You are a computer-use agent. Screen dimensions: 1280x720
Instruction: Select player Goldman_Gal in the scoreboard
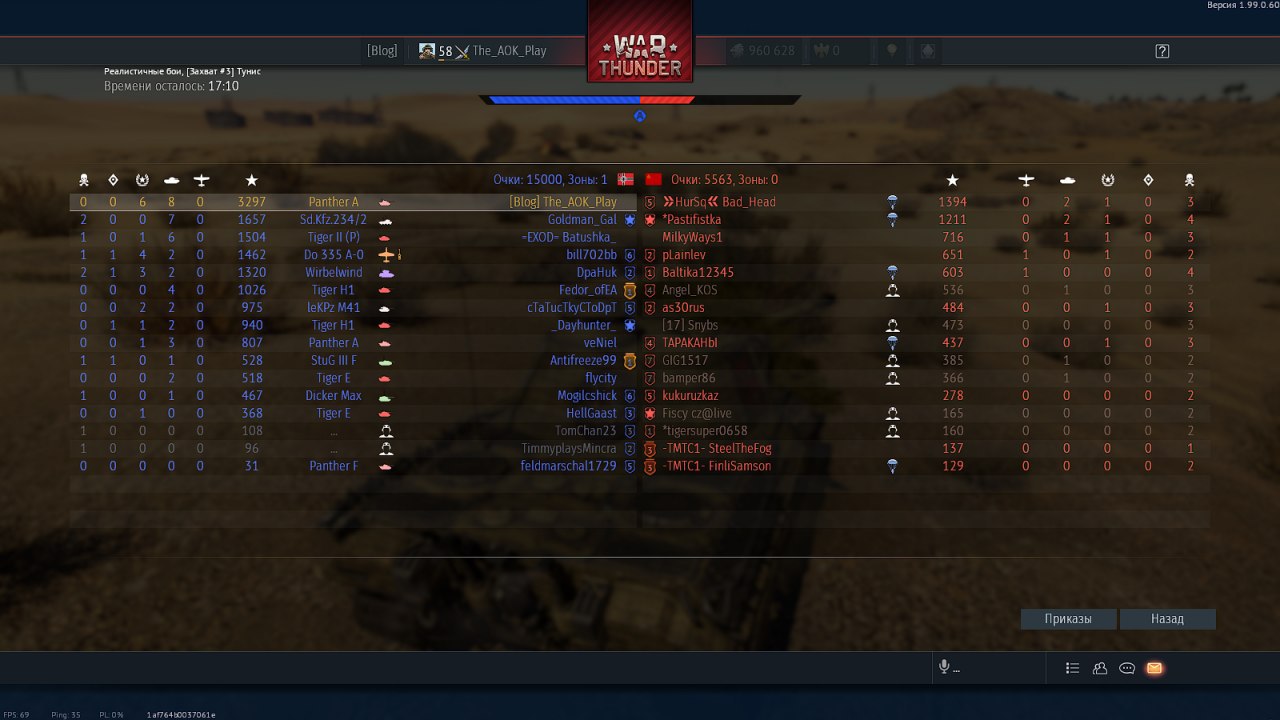pos(581,220)
